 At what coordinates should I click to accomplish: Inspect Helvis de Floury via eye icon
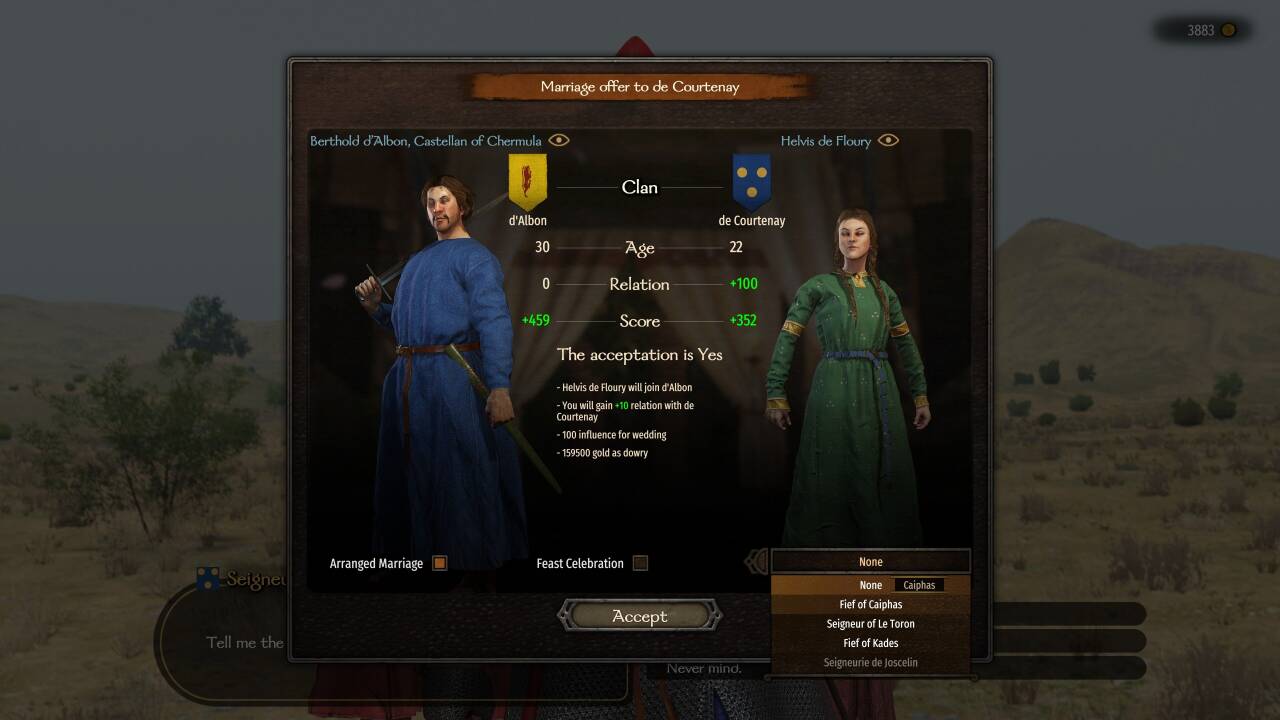point(888,141)
